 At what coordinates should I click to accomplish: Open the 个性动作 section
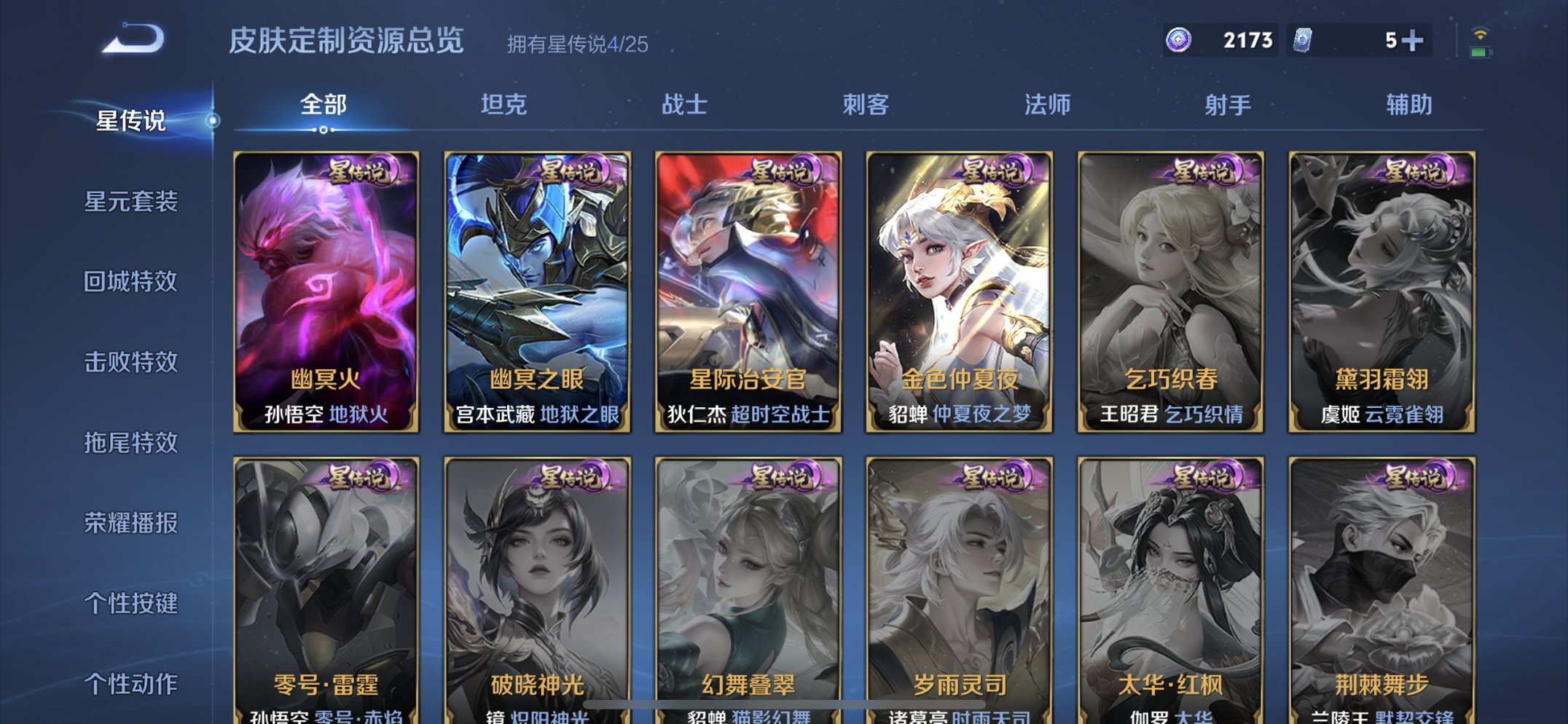(x=133, y=683)
